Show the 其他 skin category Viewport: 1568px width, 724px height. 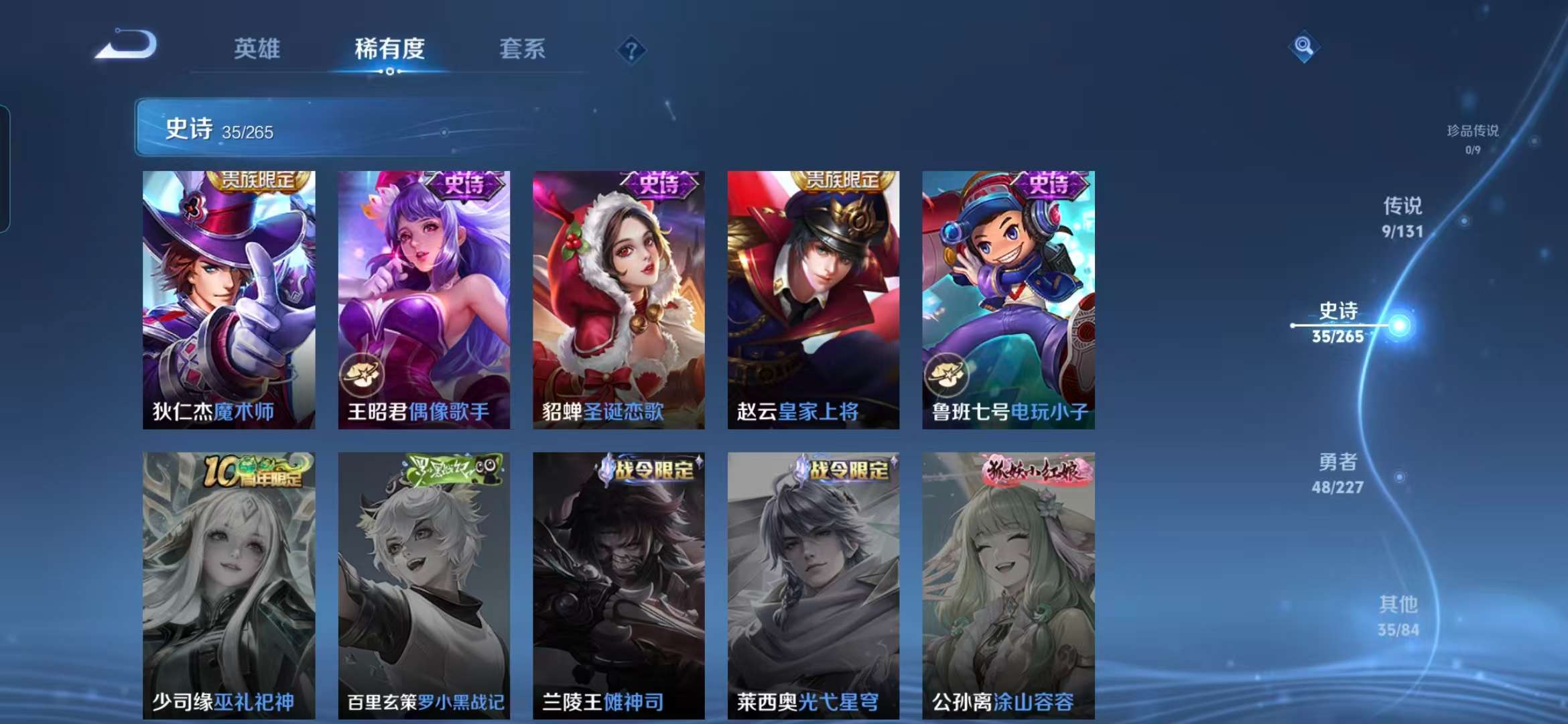click(x=1398, y=615)
